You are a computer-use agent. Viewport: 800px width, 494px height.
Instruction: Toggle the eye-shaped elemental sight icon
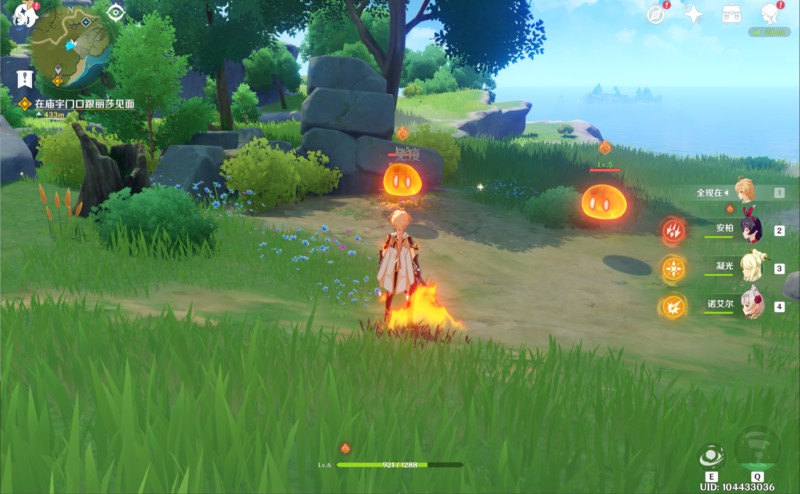tap(116, 12)
